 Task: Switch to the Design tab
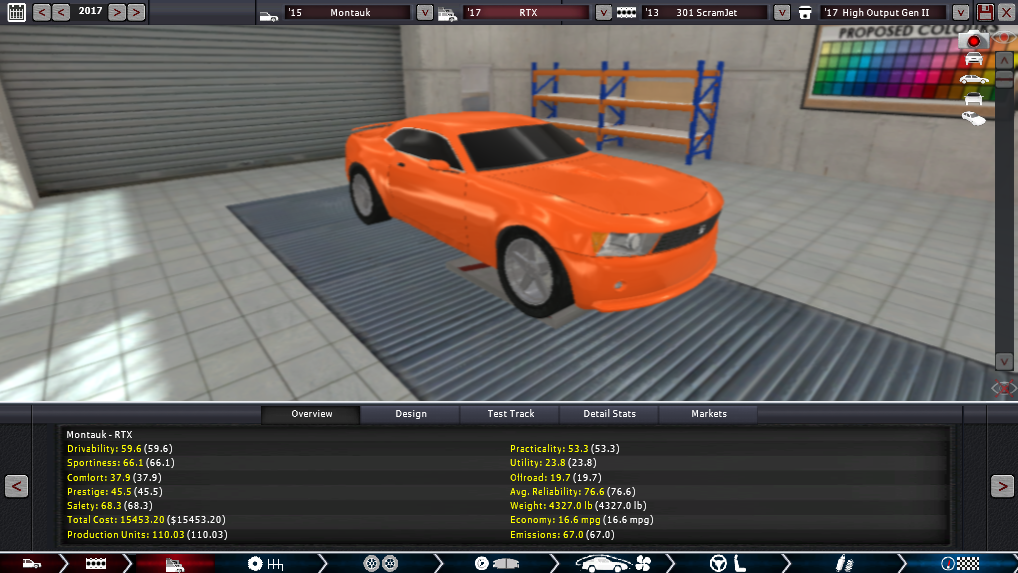(x=410, y=414)
